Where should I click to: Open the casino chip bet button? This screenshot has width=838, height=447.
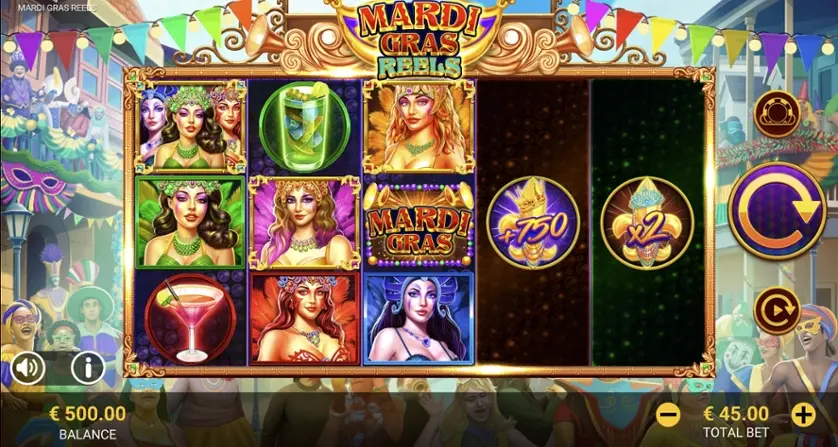tap(776, 113)
